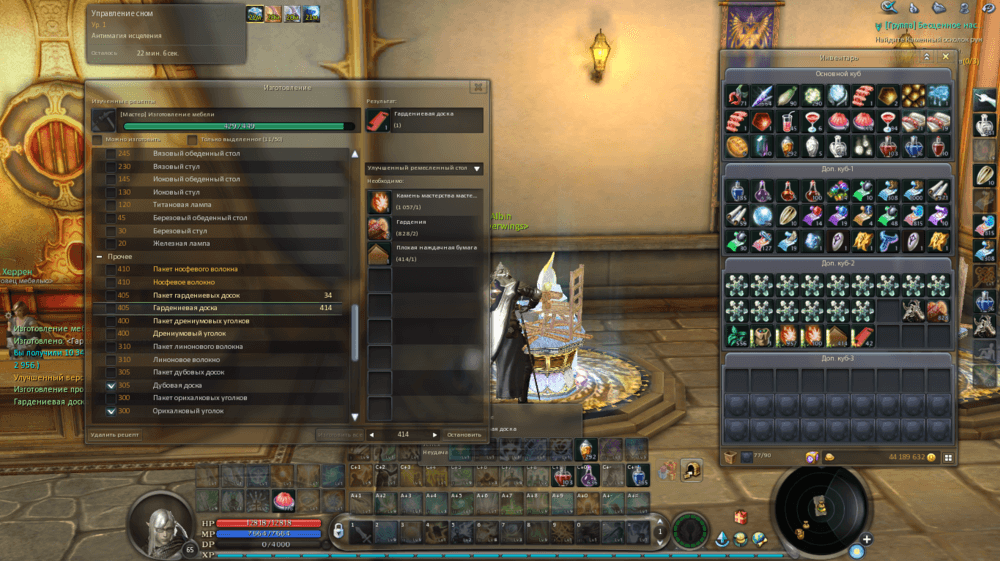Click the hotbar lock icon
Viewport: 1000px width, 561px height.
click(339, 528)
